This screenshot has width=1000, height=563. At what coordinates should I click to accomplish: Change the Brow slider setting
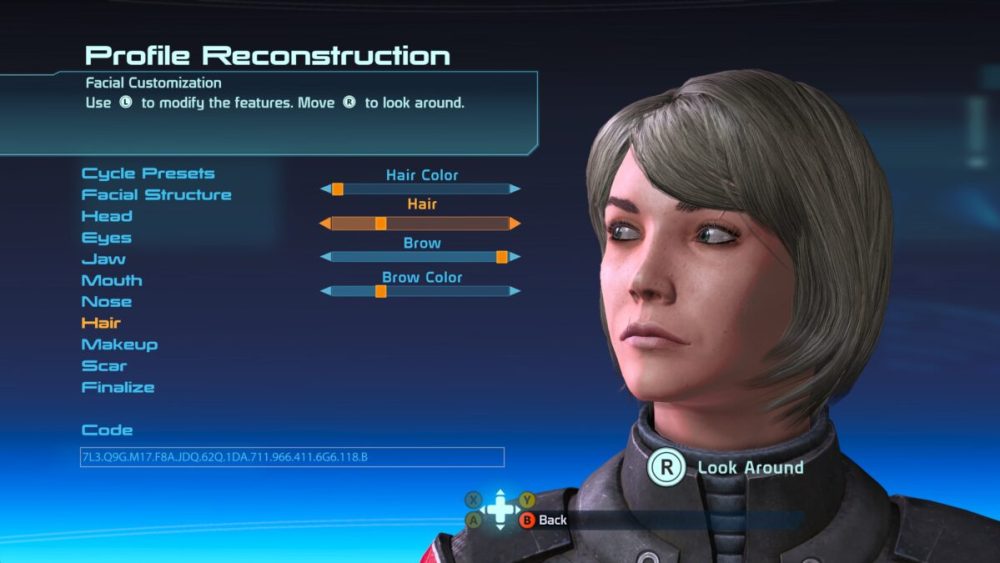tap(420, 257)
